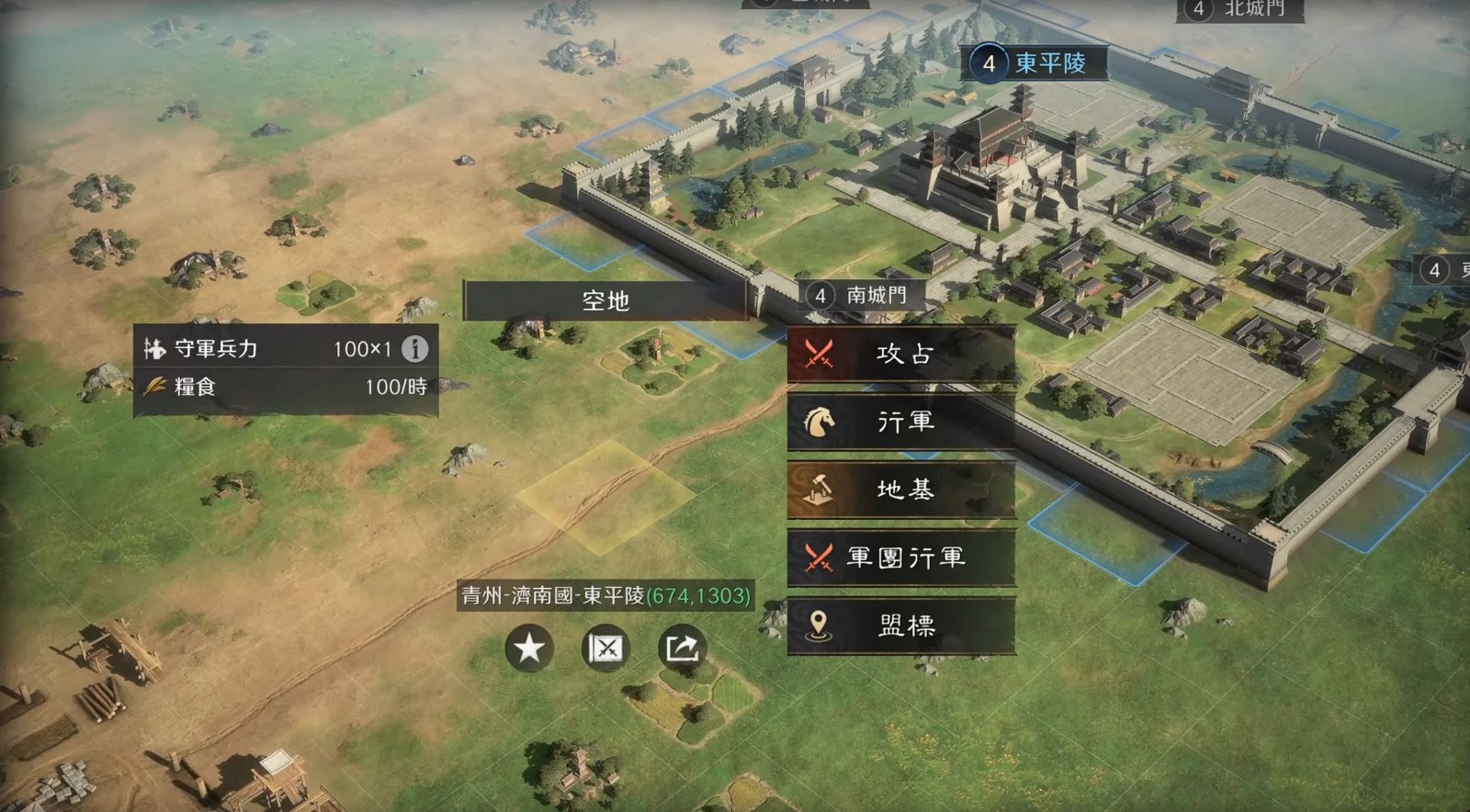Viewport: 1470px width, 812px height.
Task: Select the 南城門 south gate label
Action: (x=864, y=295)
